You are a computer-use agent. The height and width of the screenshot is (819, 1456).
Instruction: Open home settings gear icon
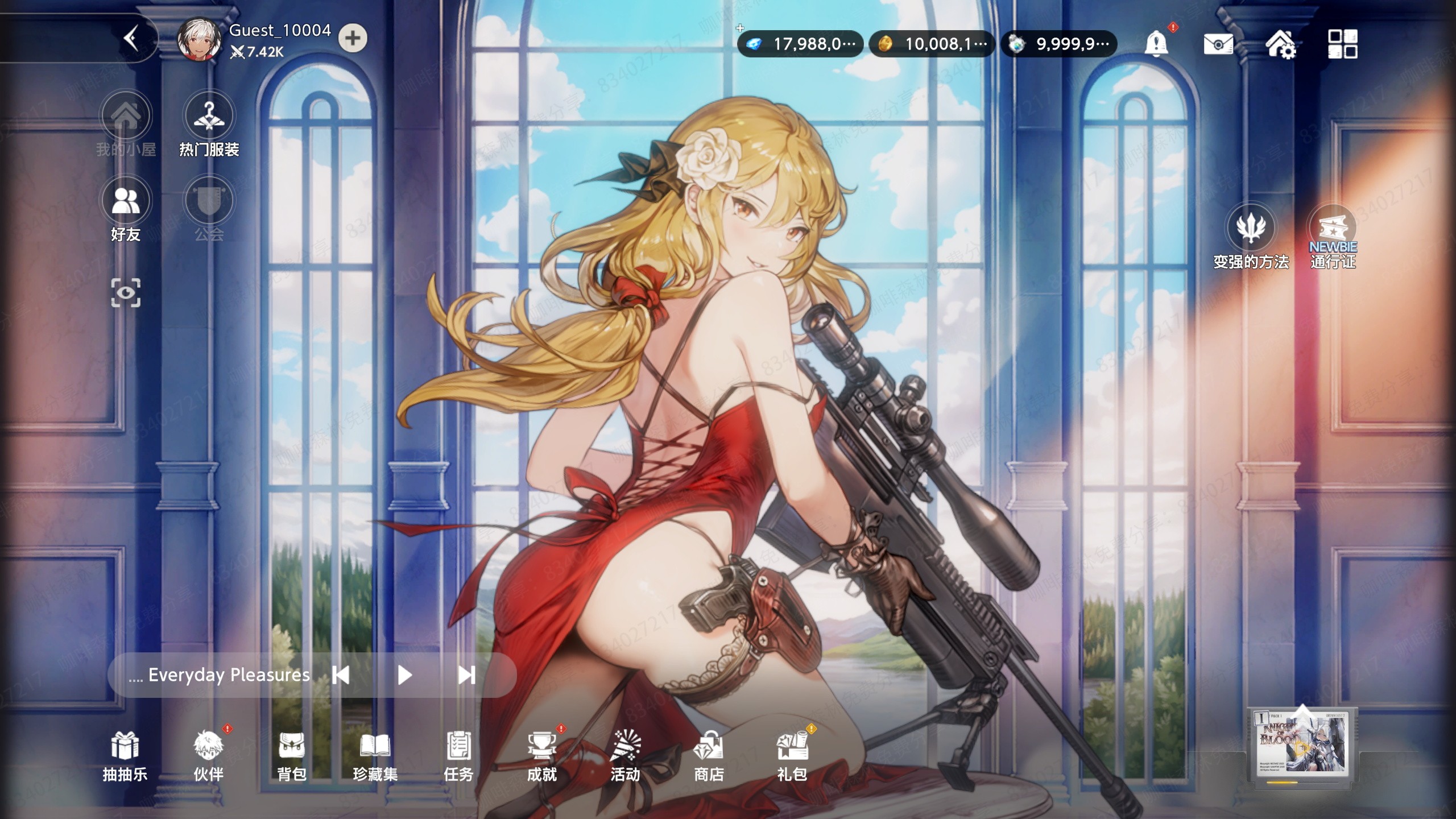pyautogui.click(x=1280, y=44)
